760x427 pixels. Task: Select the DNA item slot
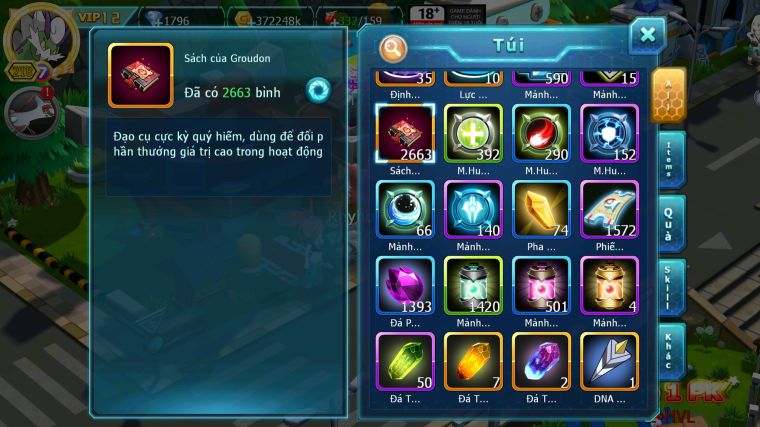coord(609,361)
